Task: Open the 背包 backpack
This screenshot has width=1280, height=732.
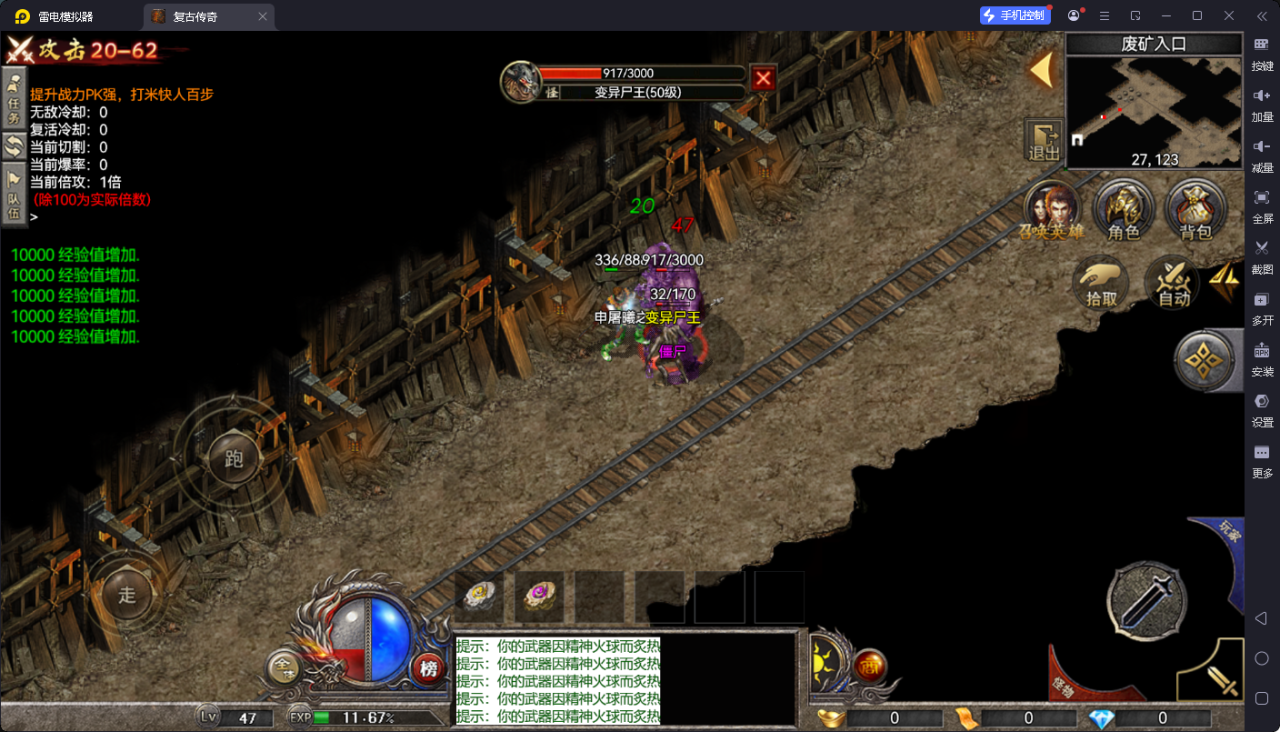Action: point(1195,212)
